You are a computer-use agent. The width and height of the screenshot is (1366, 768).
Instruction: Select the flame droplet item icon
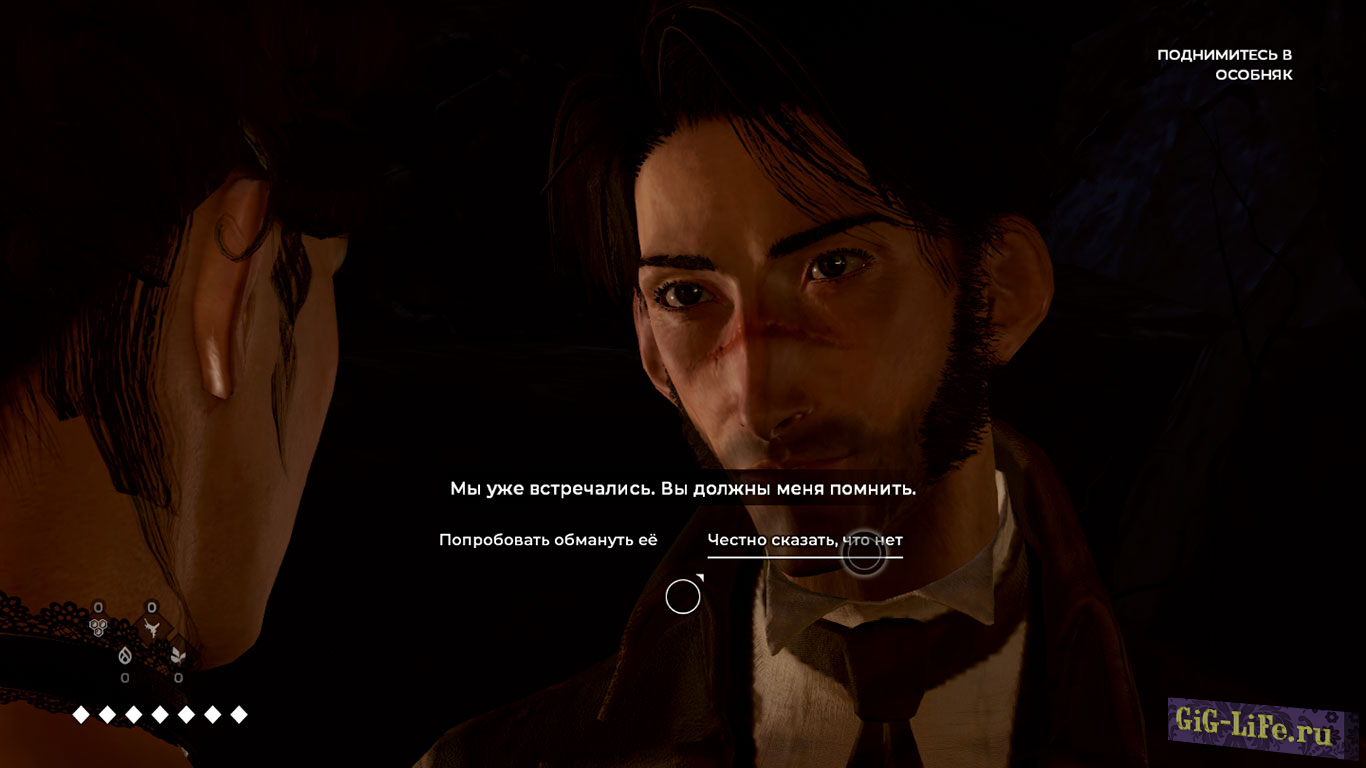point(125,655)
